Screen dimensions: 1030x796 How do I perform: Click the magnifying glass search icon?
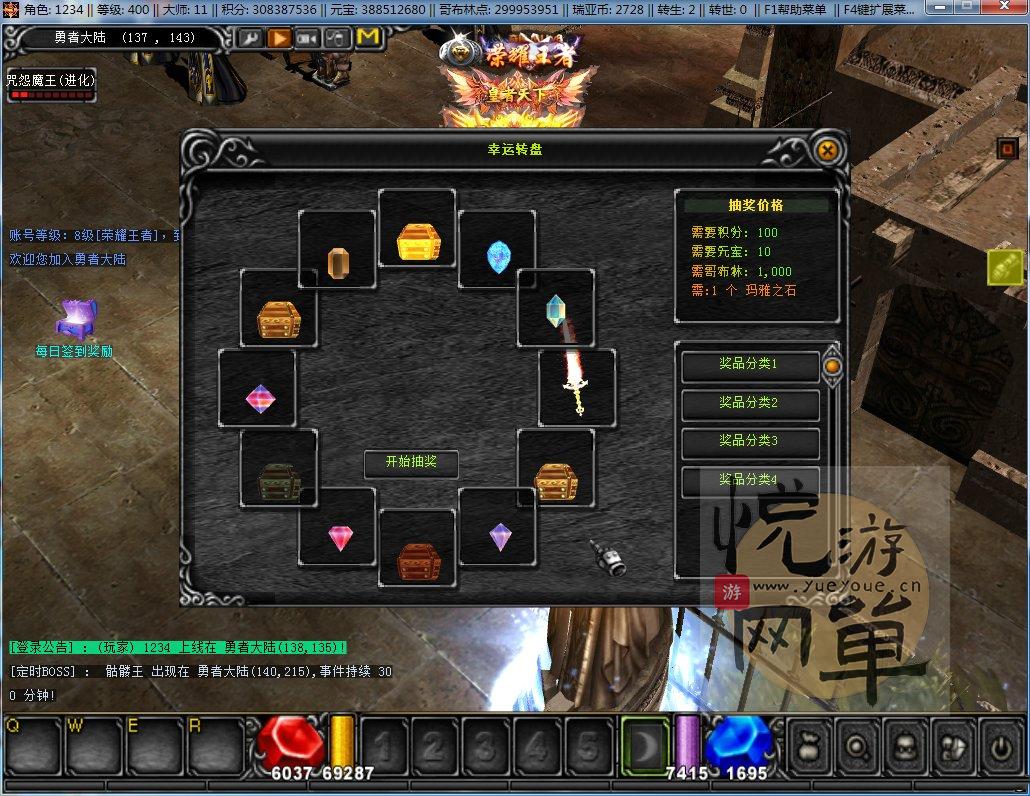tap(857, 746)
